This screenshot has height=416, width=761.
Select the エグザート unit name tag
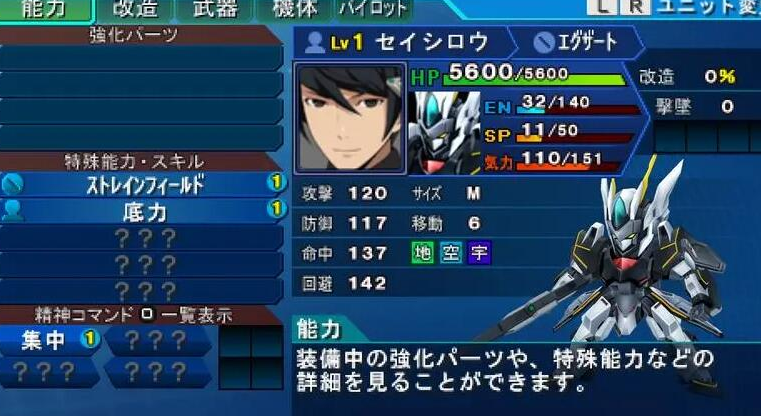pos(576,42)
